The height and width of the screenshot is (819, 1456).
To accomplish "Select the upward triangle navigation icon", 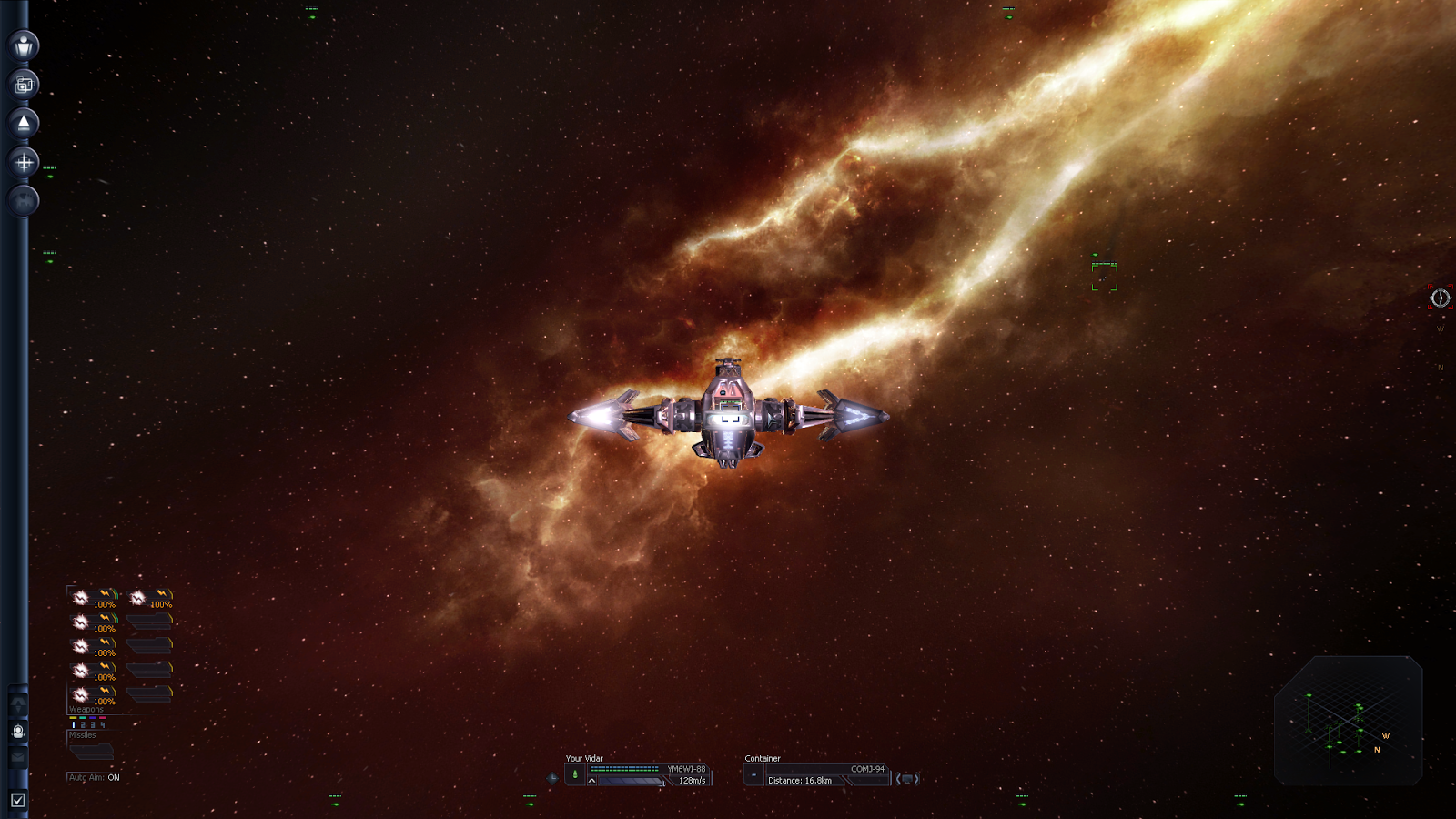I will pyautogui.click(x=24, y=123).
